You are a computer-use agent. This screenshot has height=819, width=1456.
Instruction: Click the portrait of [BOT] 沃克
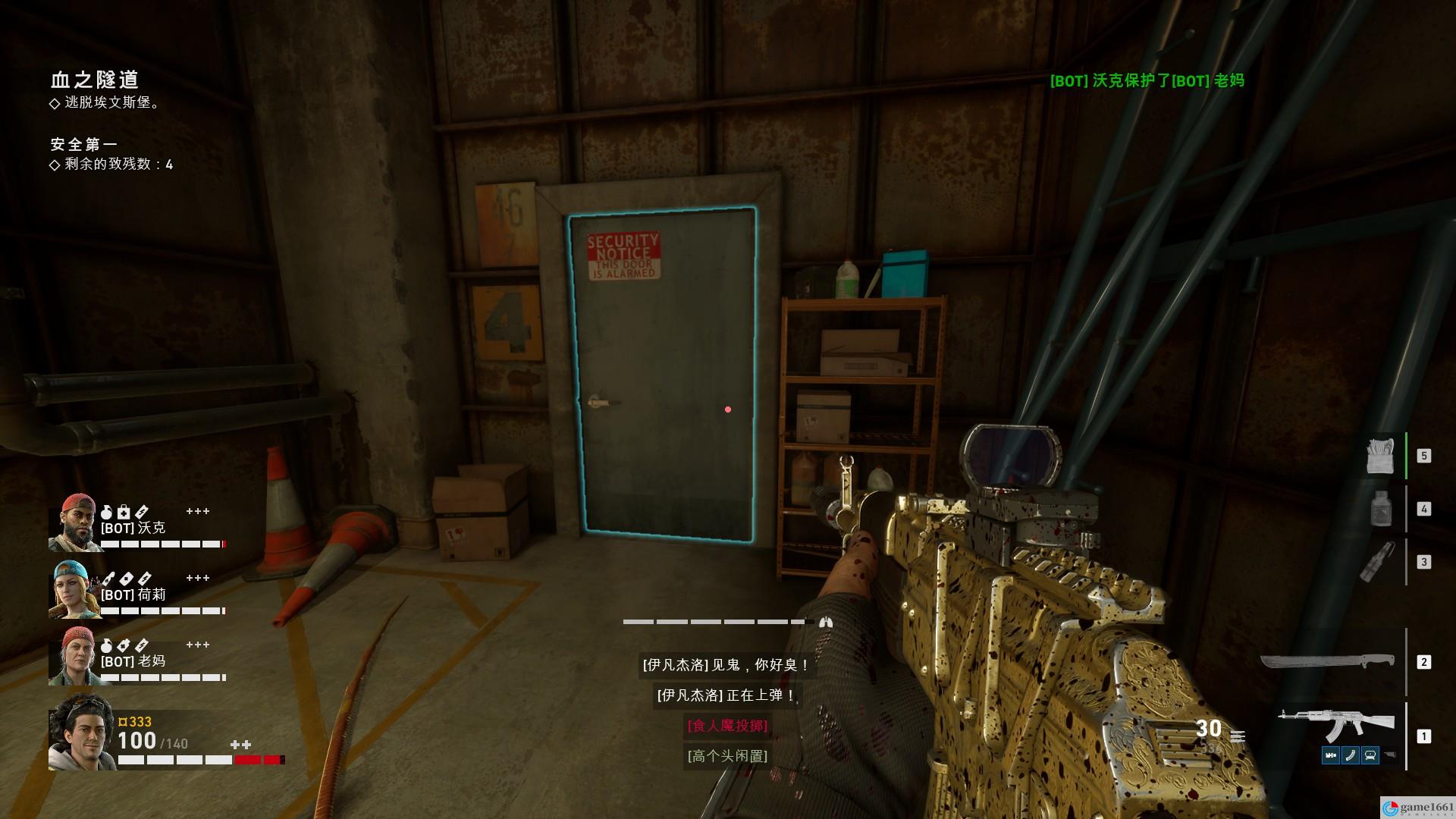(x=74, y=522)
